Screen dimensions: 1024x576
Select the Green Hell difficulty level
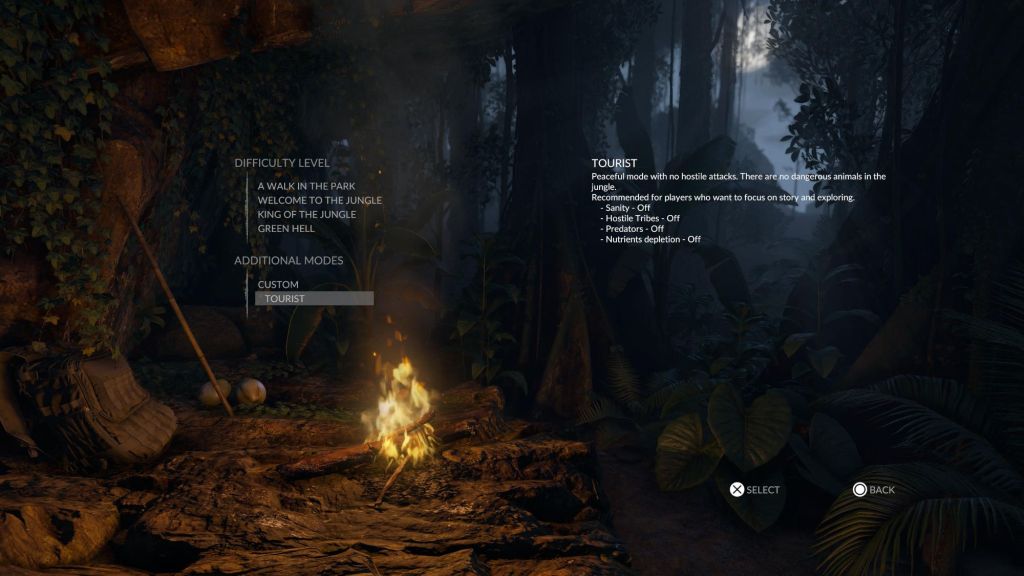287,228
